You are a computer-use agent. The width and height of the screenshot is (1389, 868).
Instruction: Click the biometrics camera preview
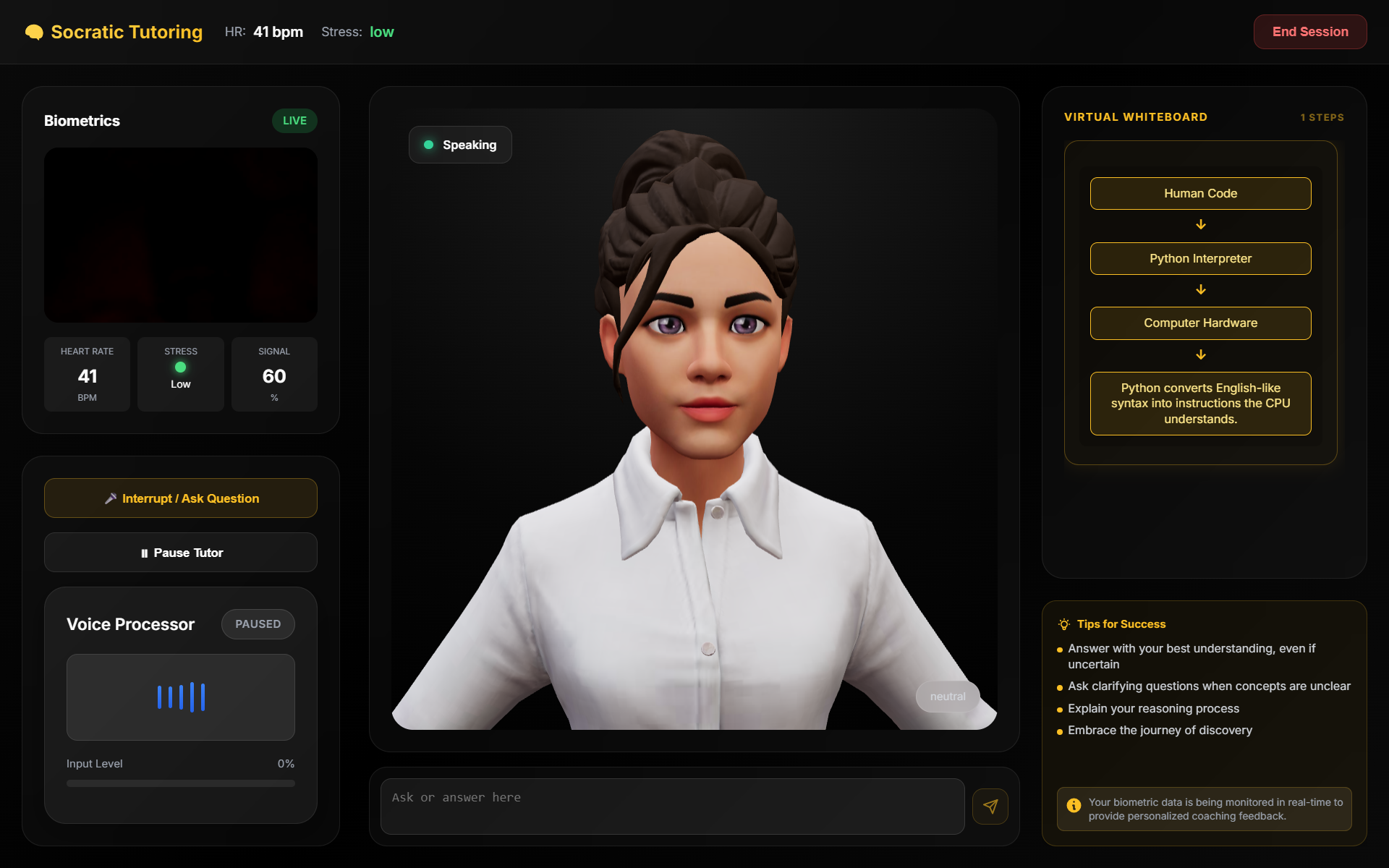(181, 235)
